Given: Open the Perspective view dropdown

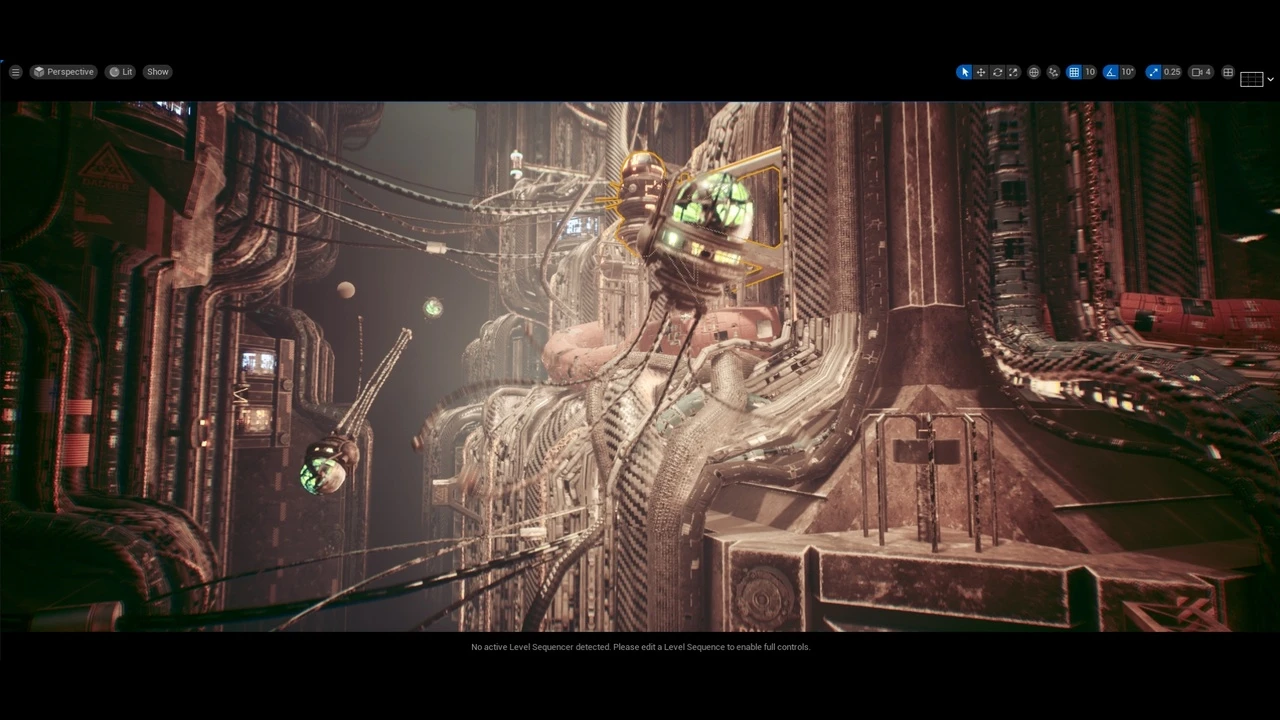Looking at the screenshot, I should pos(63,72).
